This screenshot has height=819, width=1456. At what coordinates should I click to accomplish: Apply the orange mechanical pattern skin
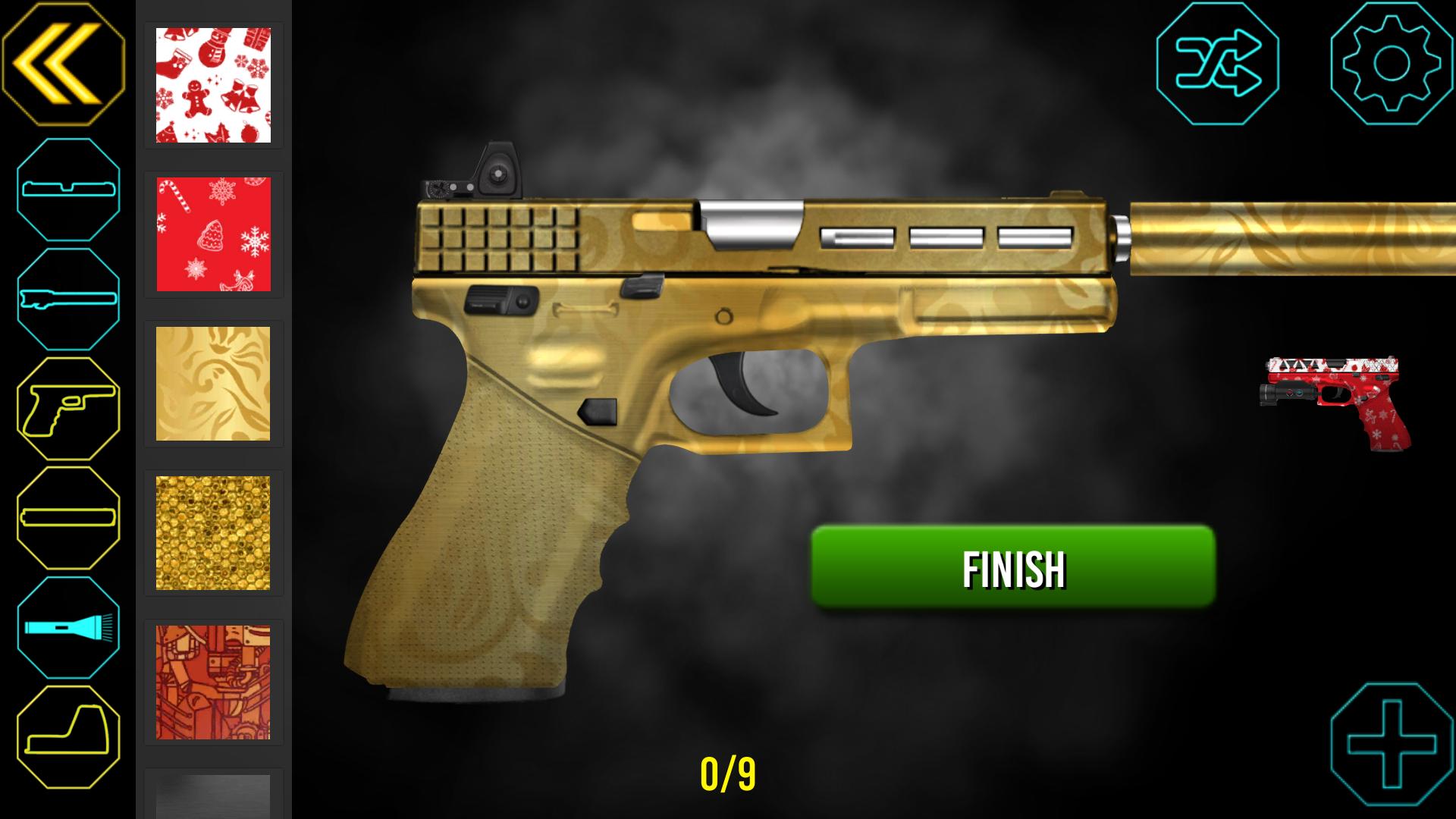coord(213,682)
